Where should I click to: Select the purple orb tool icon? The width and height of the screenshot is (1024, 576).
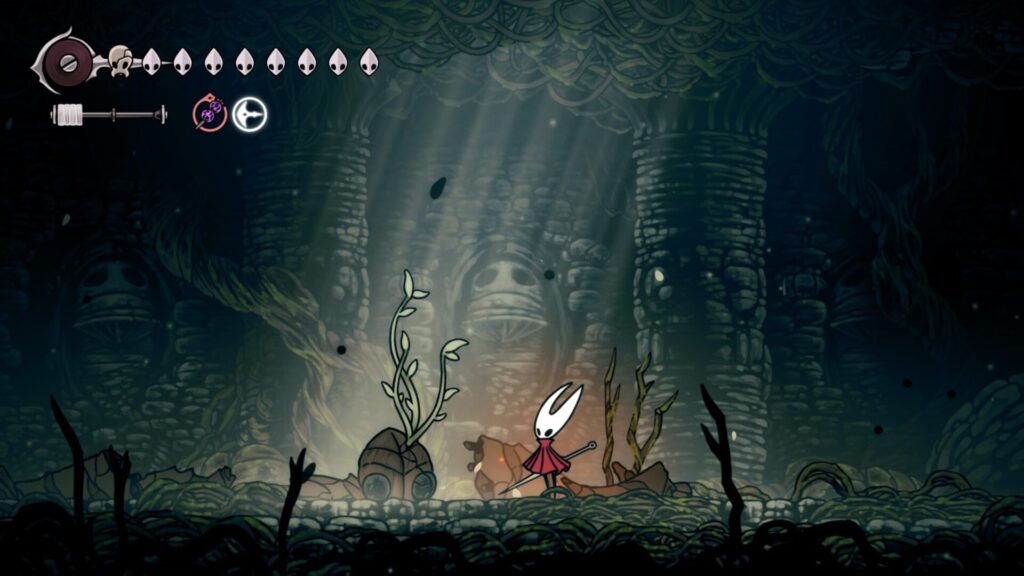tap(210, 115)
